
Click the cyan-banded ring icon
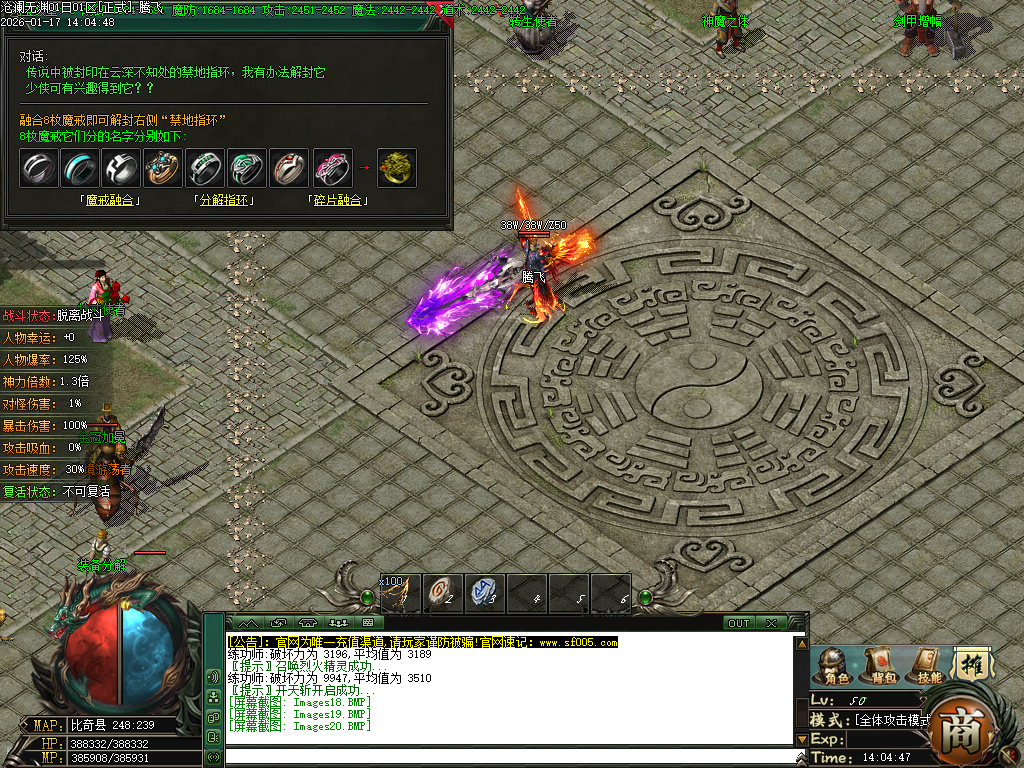click(x=80, y=168)
